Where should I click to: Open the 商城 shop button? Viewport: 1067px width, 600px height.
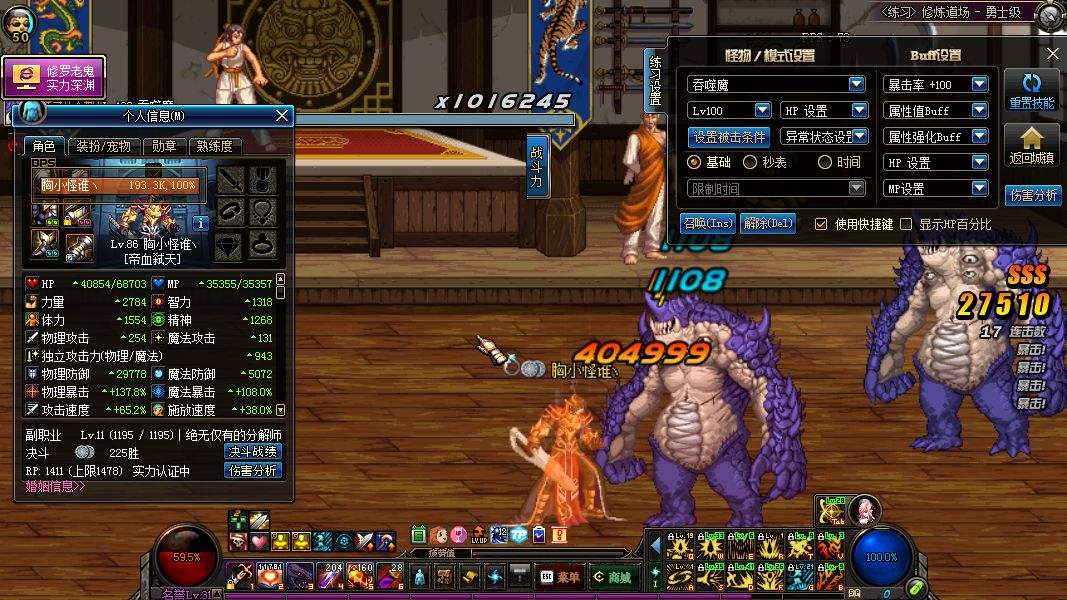(x=611, y=577)
